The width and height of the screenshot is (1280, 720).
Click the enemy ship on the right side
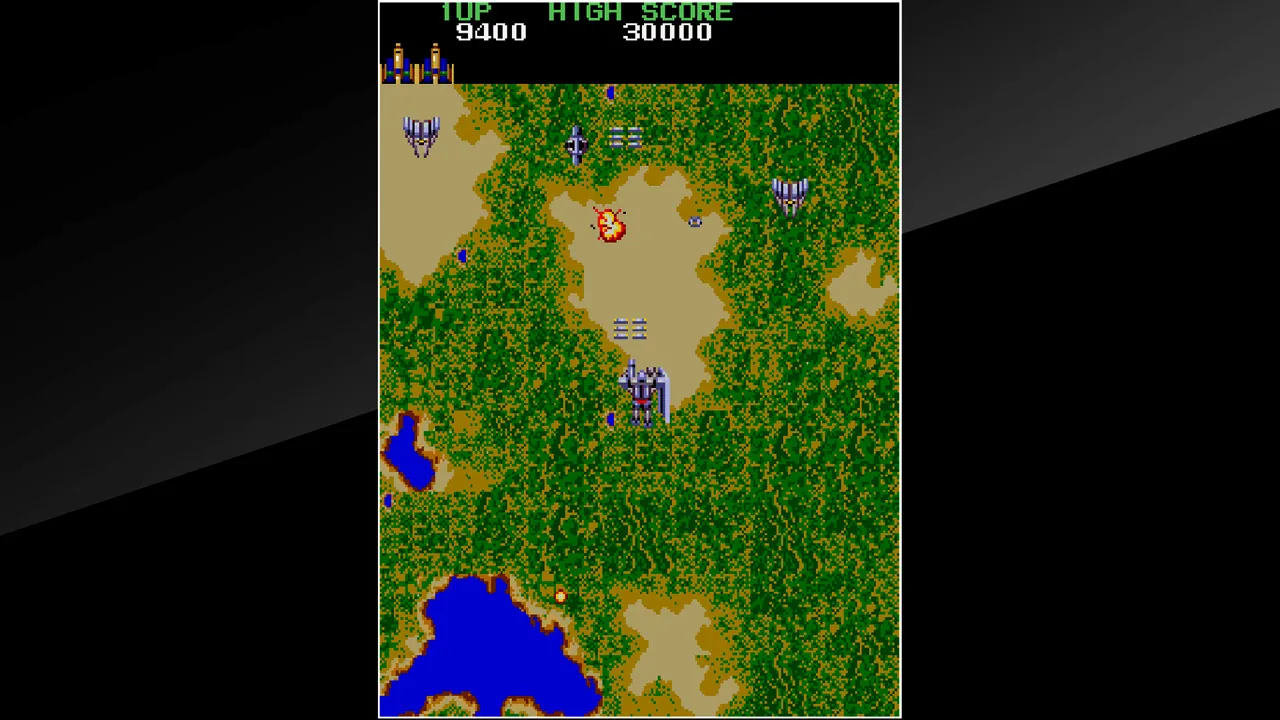789,195
